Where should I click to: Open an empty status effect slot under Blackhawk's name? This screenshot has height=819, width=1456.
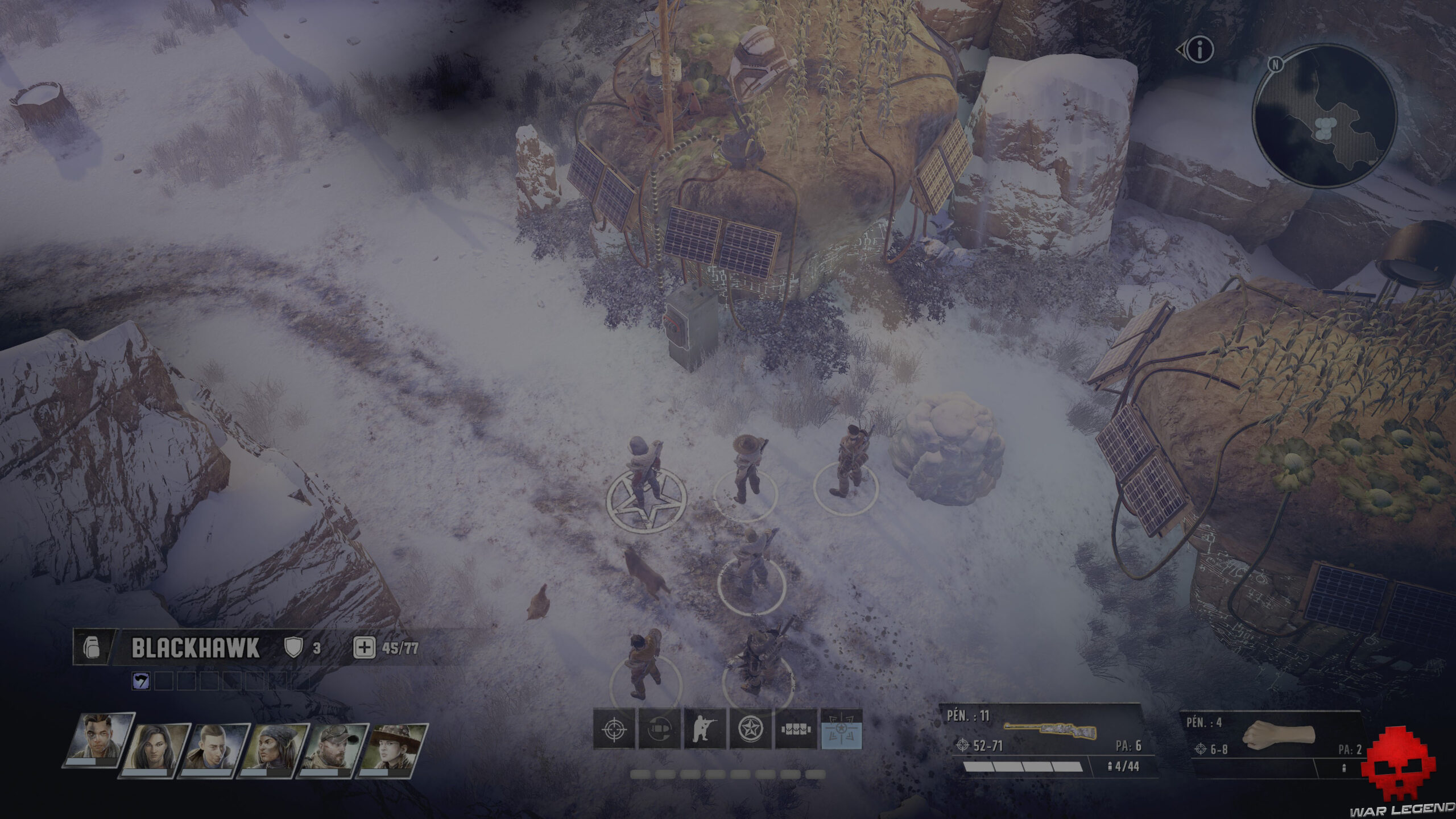tap(165, 681)
